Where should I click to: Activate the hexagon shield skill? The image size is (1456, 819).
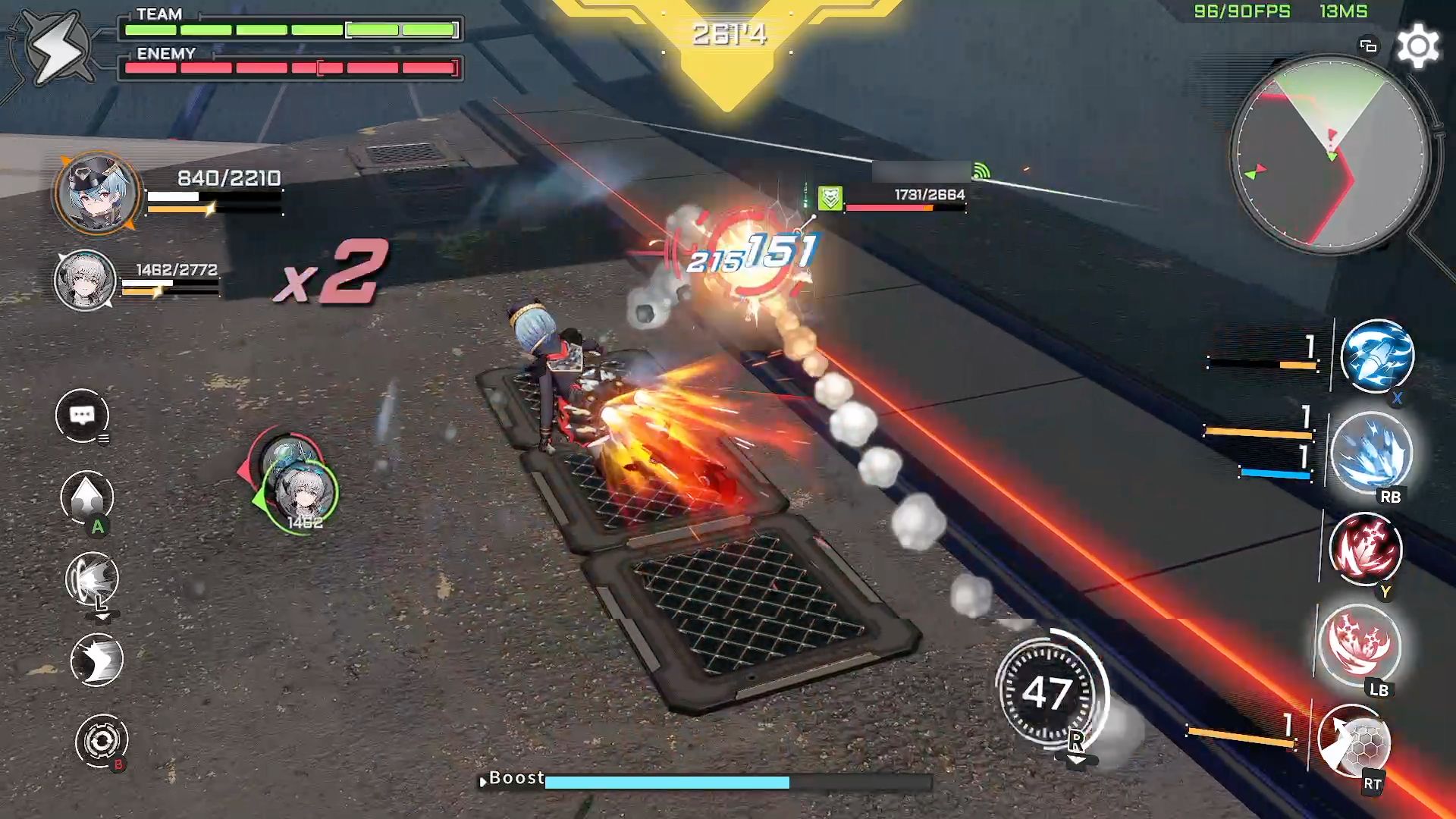pyautogui.click(x=1354, y=742)
